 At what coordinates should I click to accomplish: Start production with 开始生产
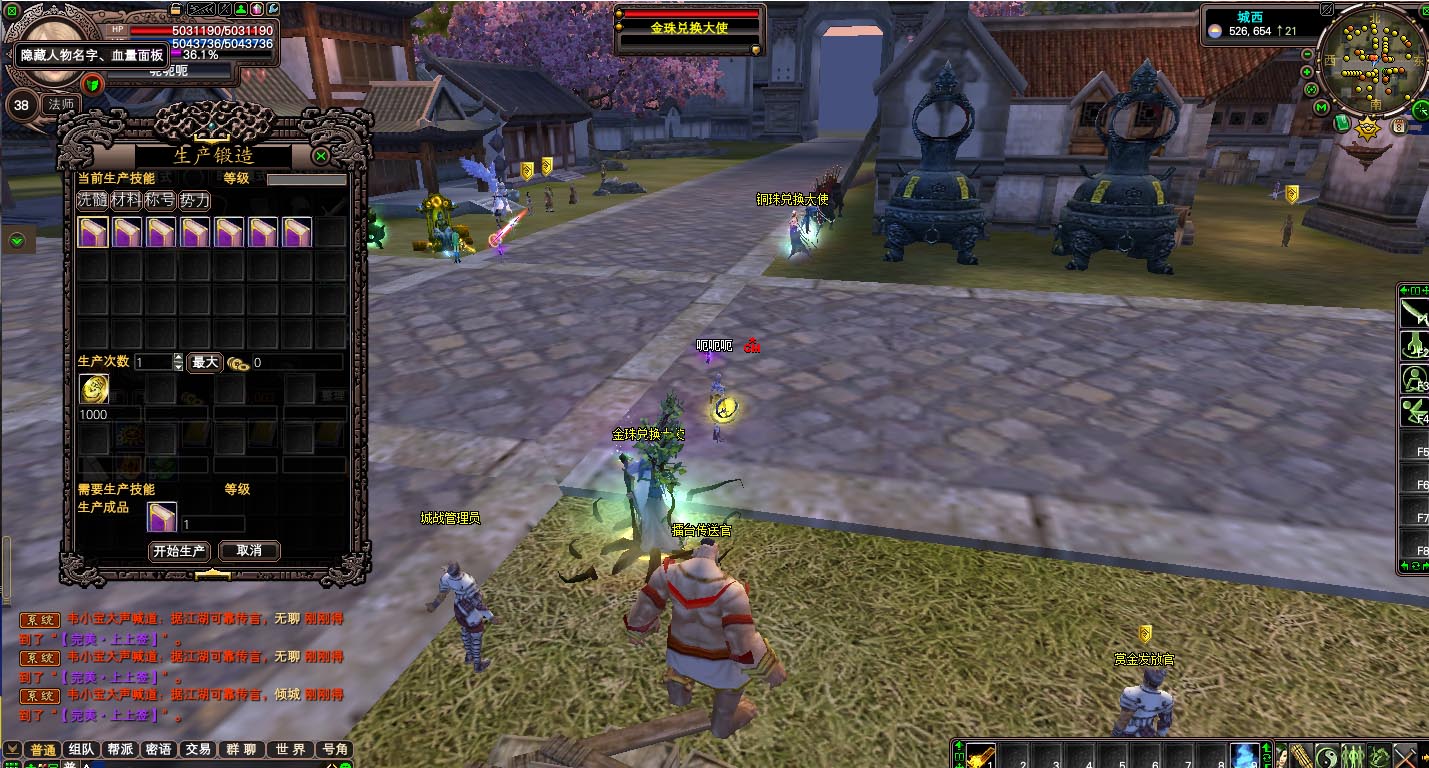[x=179, y=551]
